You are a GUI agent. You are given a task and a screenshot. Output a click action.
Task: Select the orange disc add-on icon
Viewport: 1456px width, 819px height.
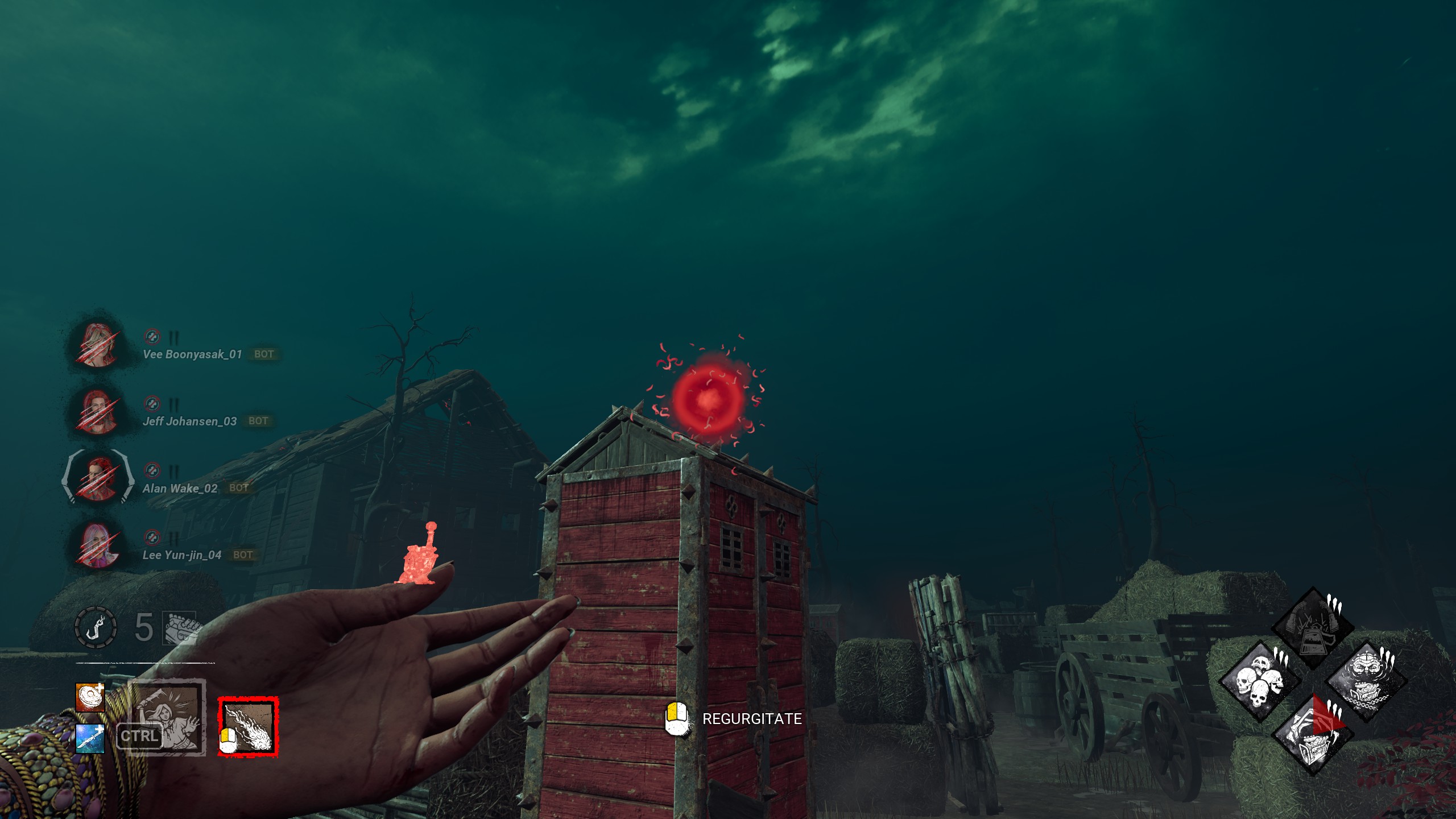tap(90, 697)
